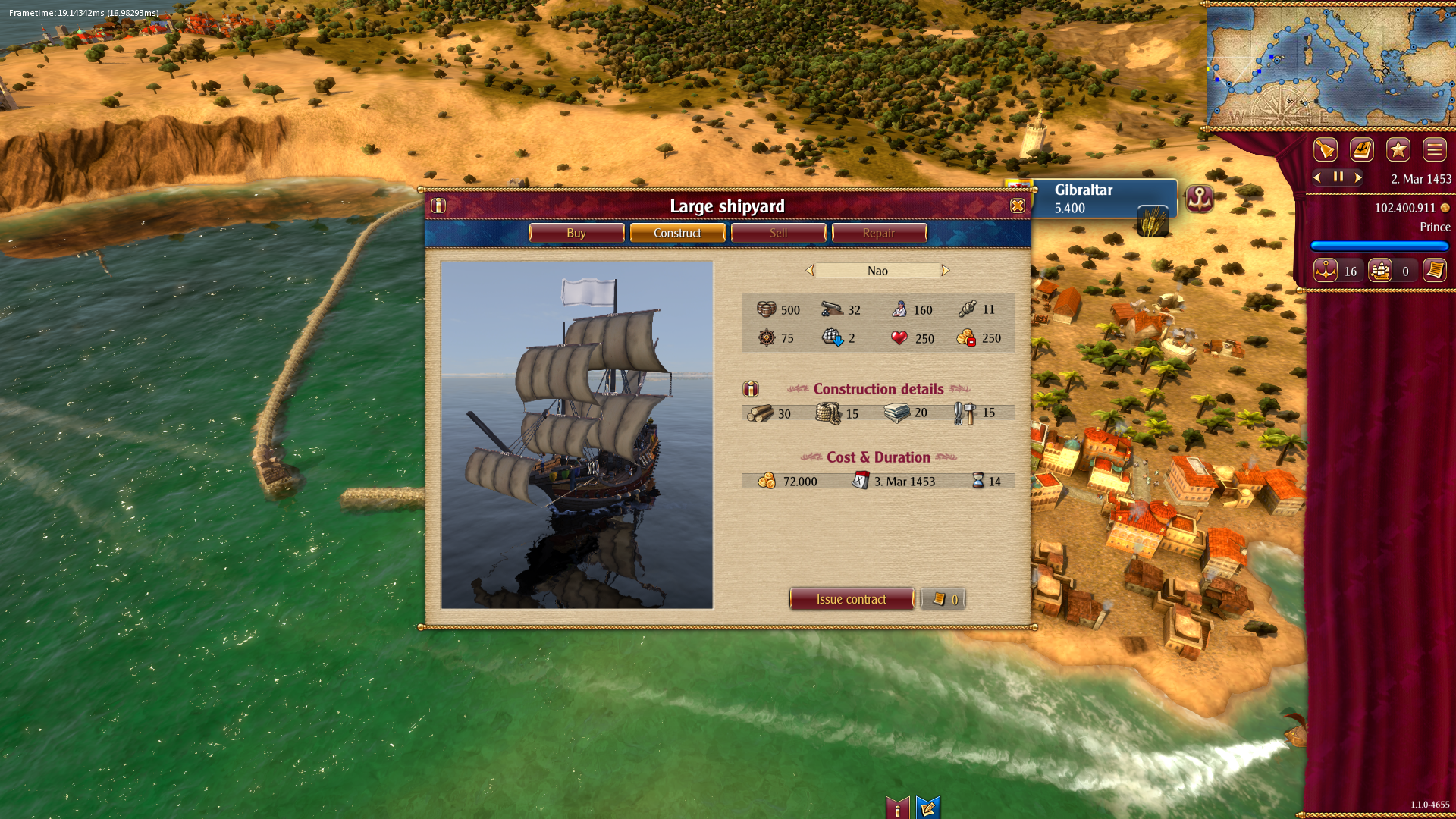
Task: Click the info icon in shipyard window corner
Action: point(438,205)
